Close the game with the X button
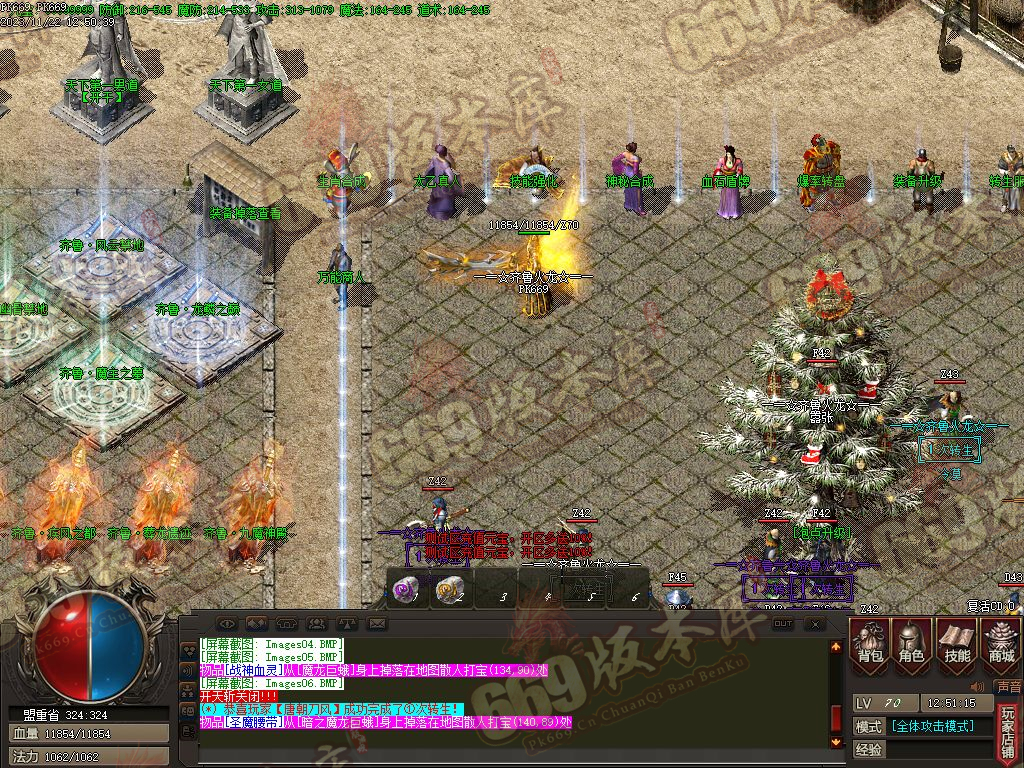 815,623
